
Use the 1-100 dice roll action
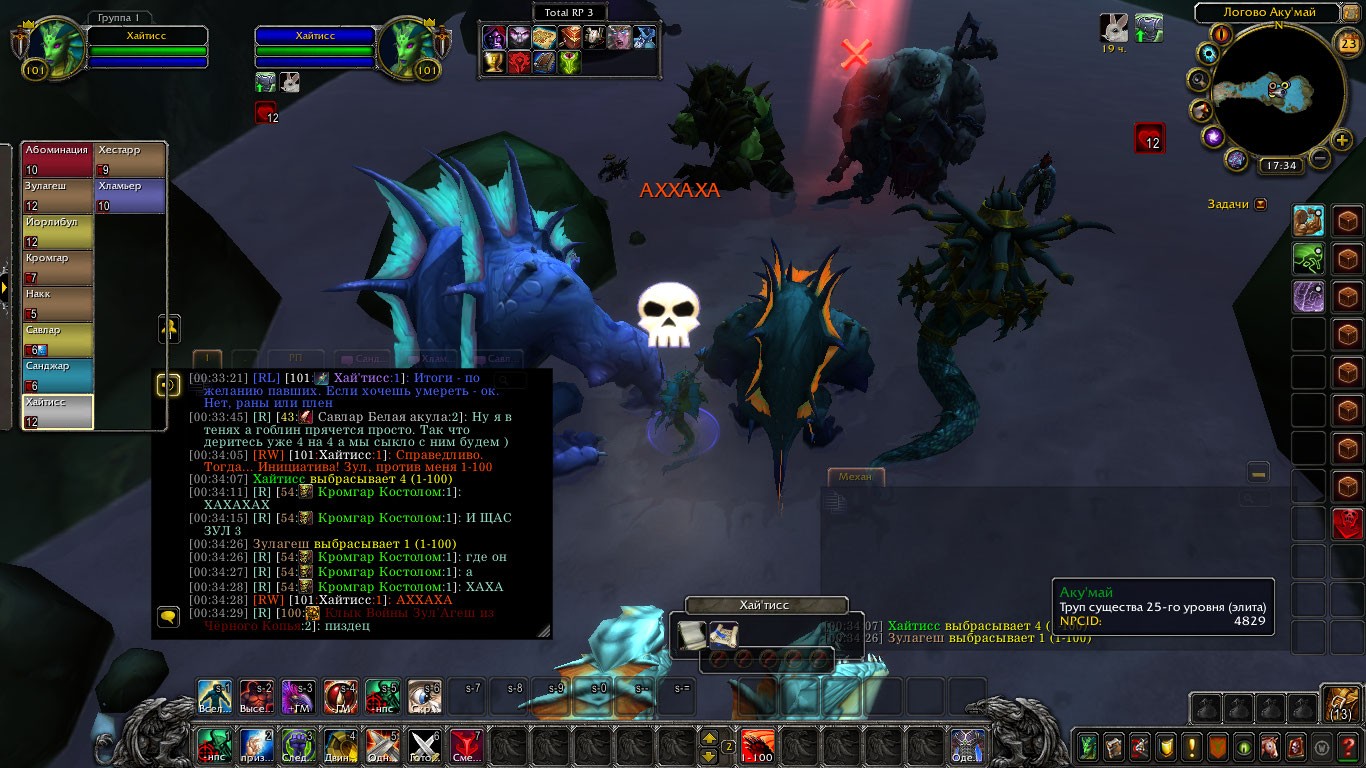click(757, 745)
